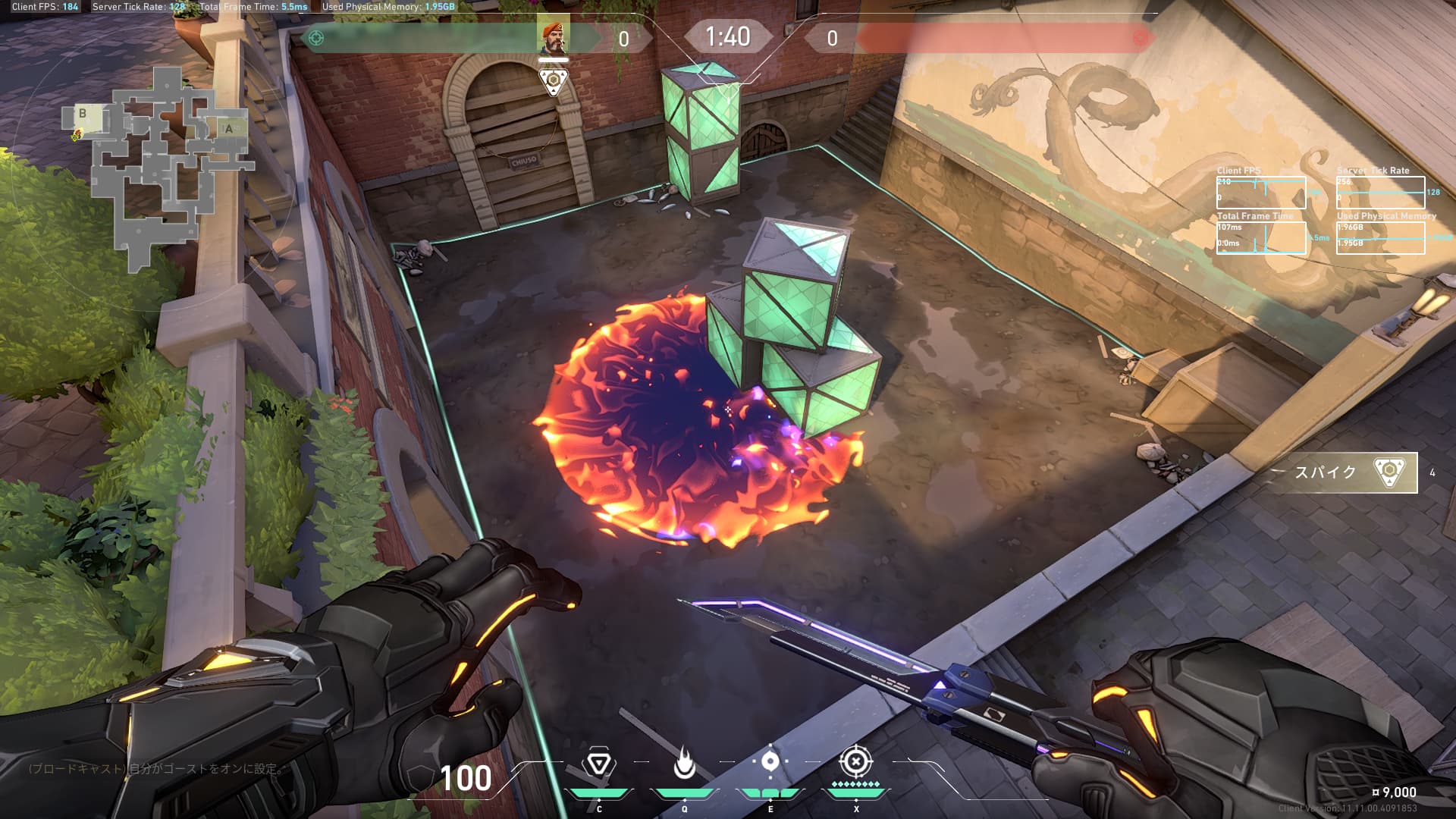Click the B site marker on minimap
Image resolution: width=1456 pixels, height=819 pixels.
click(83, 114)
